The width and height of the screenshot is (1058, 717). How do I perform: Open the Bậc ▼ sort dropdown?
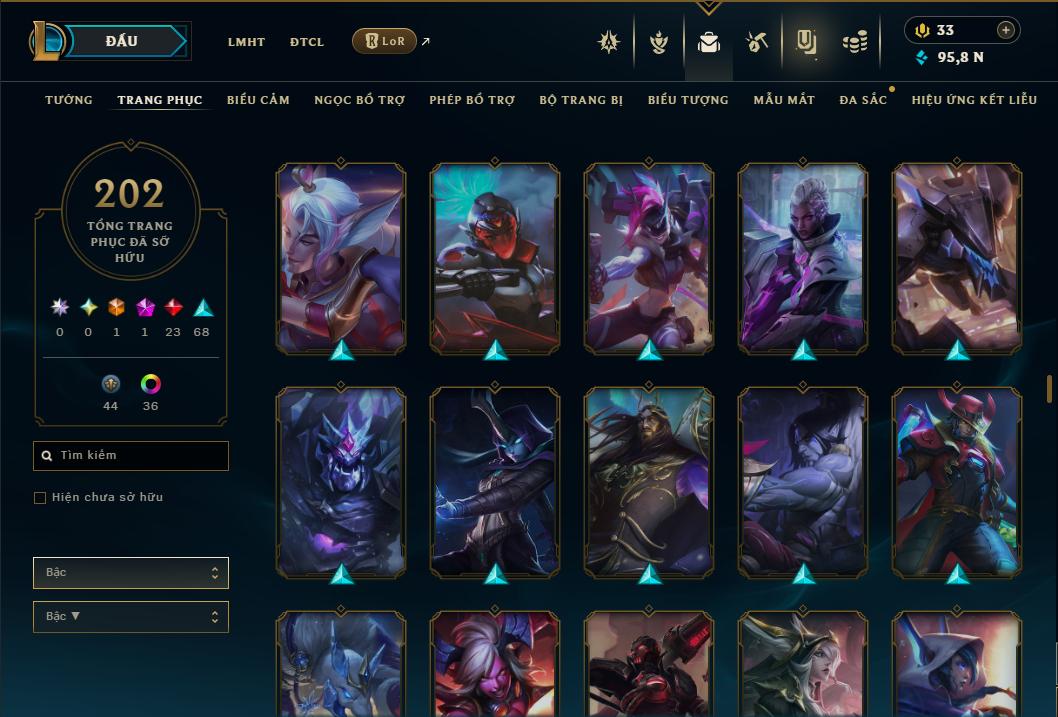click(x=130, y=617)
